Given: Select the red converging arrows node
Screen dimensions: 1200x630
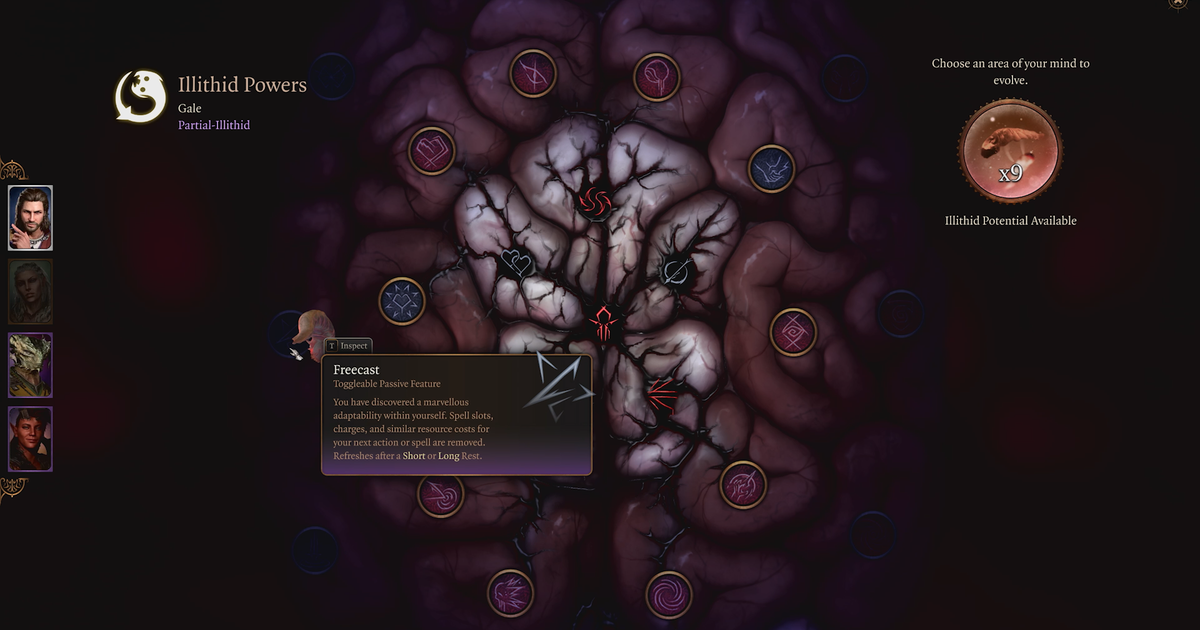Looking at the screenshot, I should tap(660, 396).
